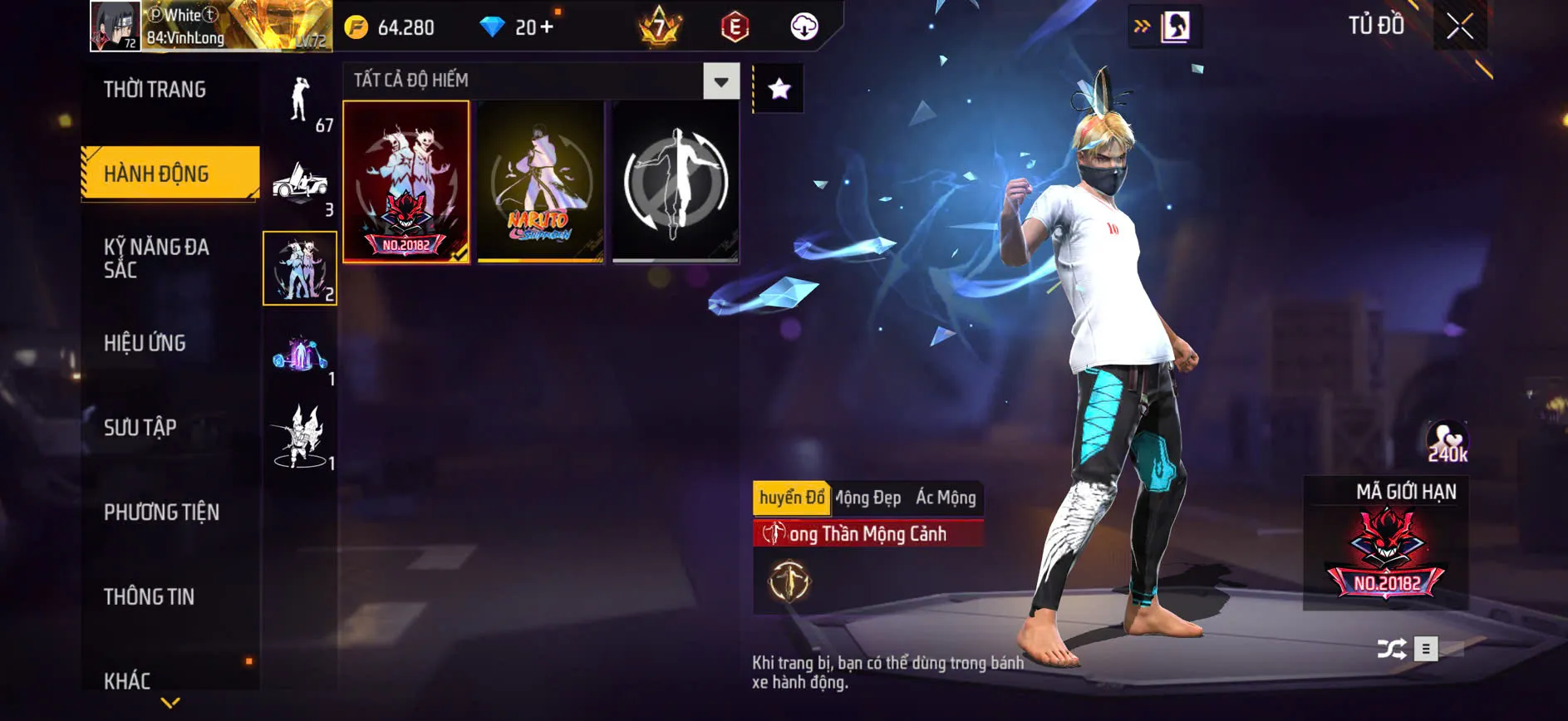The width and height of the screenshot is (1568, 721).
Task: Toggle the star favorites filter
Action: pos(779,89)
